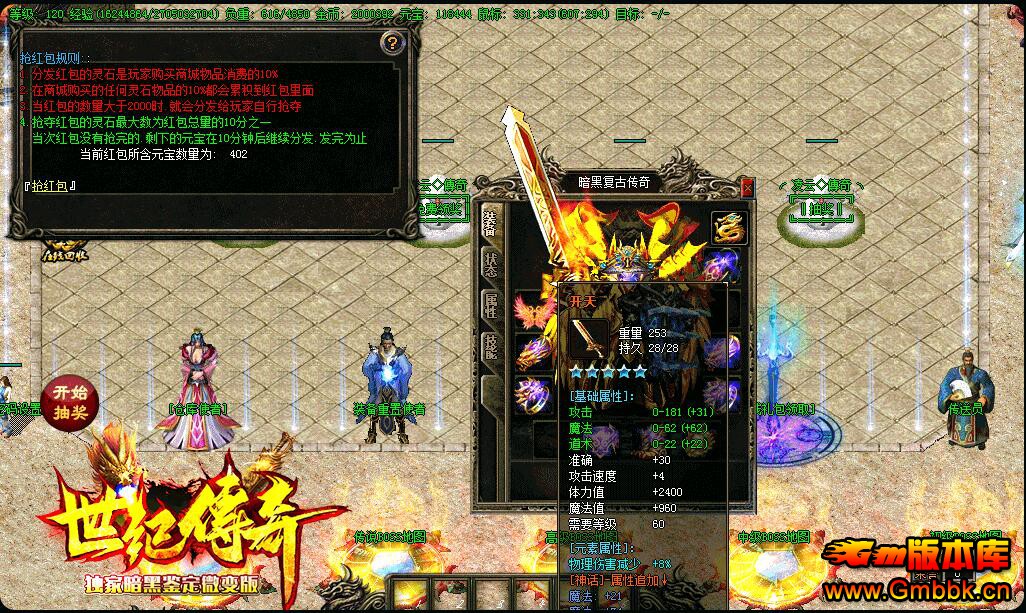Viewport: 1026px width, 613px height.
Task: Open the question mark help button
Action: click(x=393, y=42)
